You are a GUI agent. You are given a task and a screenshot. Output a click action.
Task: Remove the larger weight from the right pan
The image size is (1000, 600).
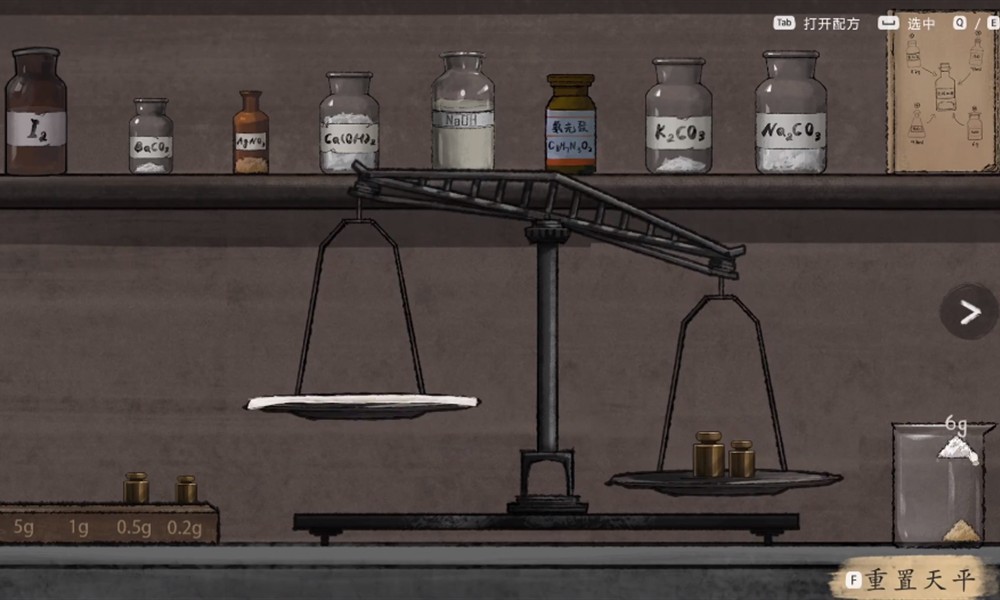point(708,455)
